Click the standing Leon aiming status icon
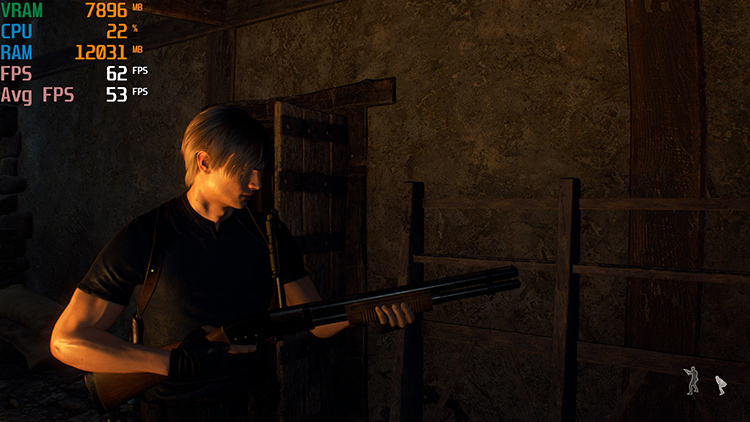The width and height of the screenshot is (750, 422). coord(692,381)
